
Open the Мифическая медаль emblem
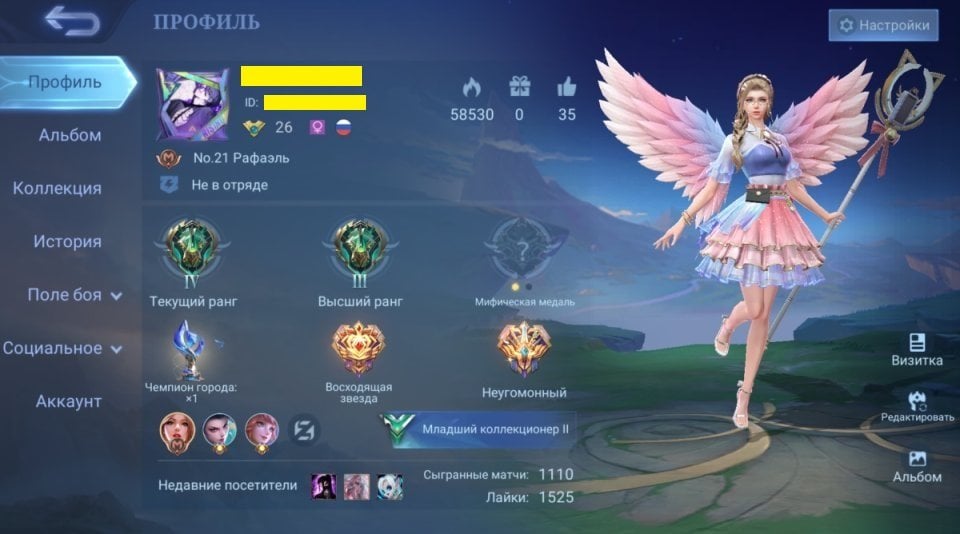525,248
